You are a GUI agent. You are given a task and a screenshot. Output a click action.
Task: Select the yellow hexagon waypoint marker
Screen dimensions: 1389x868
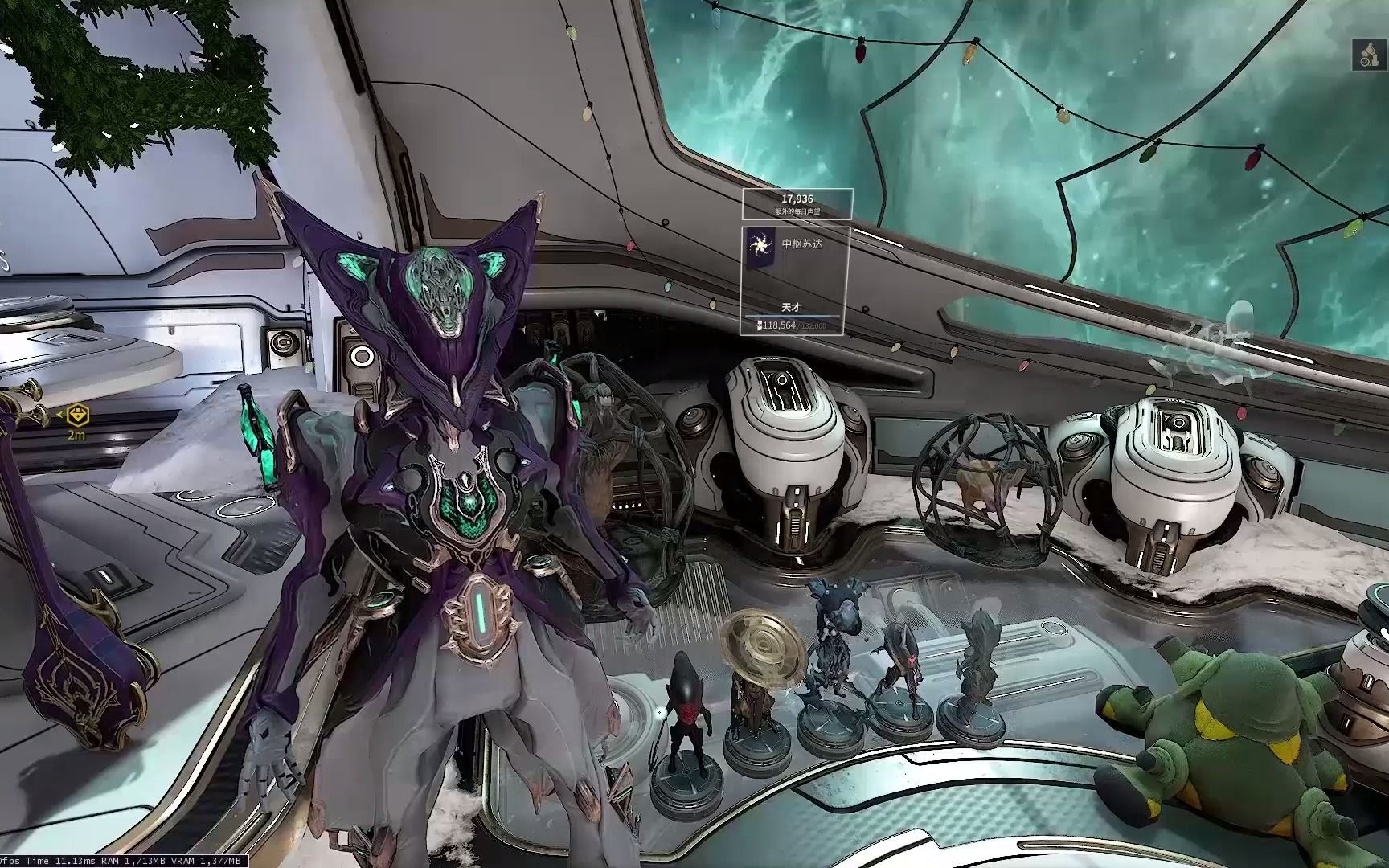77,416
